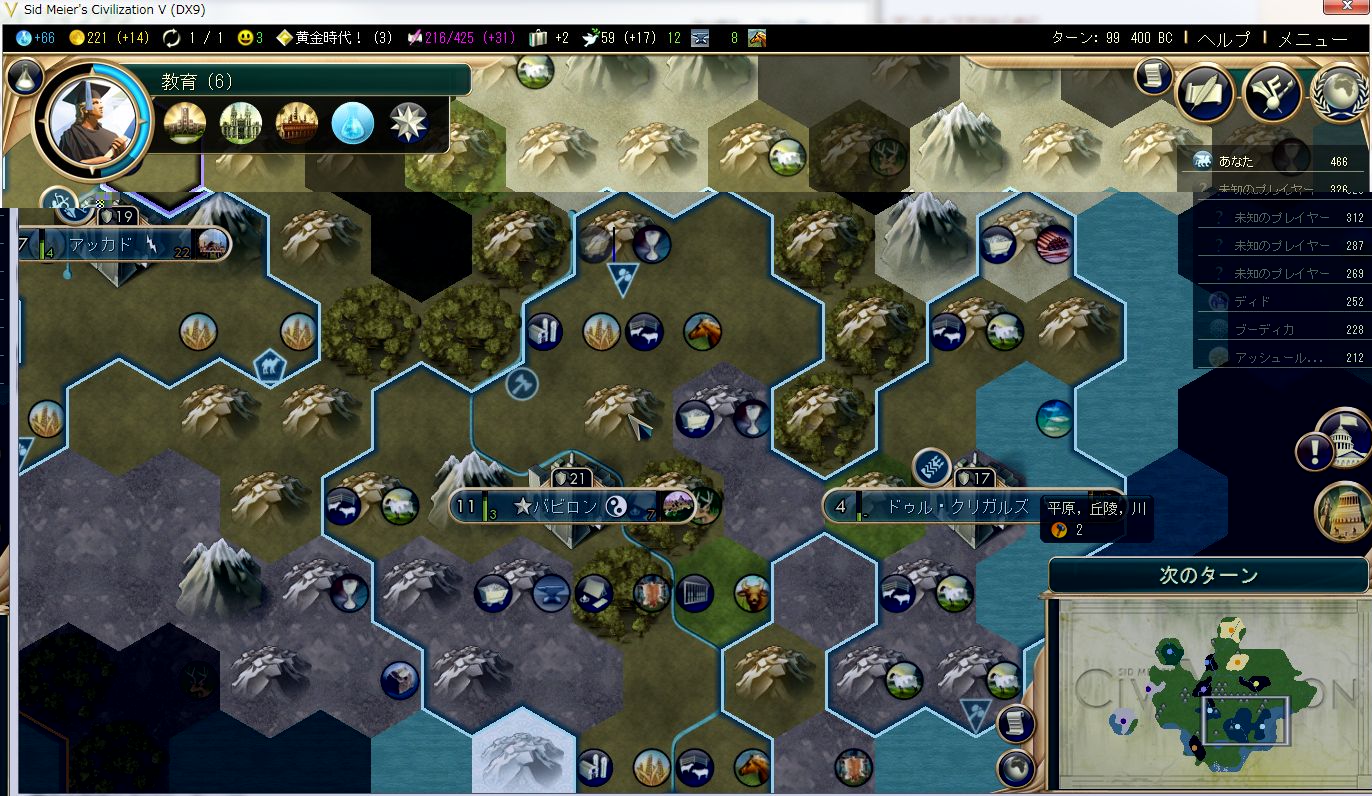
Task: Open the globe with laurel wreath button
Action: tap(1341, 92)
